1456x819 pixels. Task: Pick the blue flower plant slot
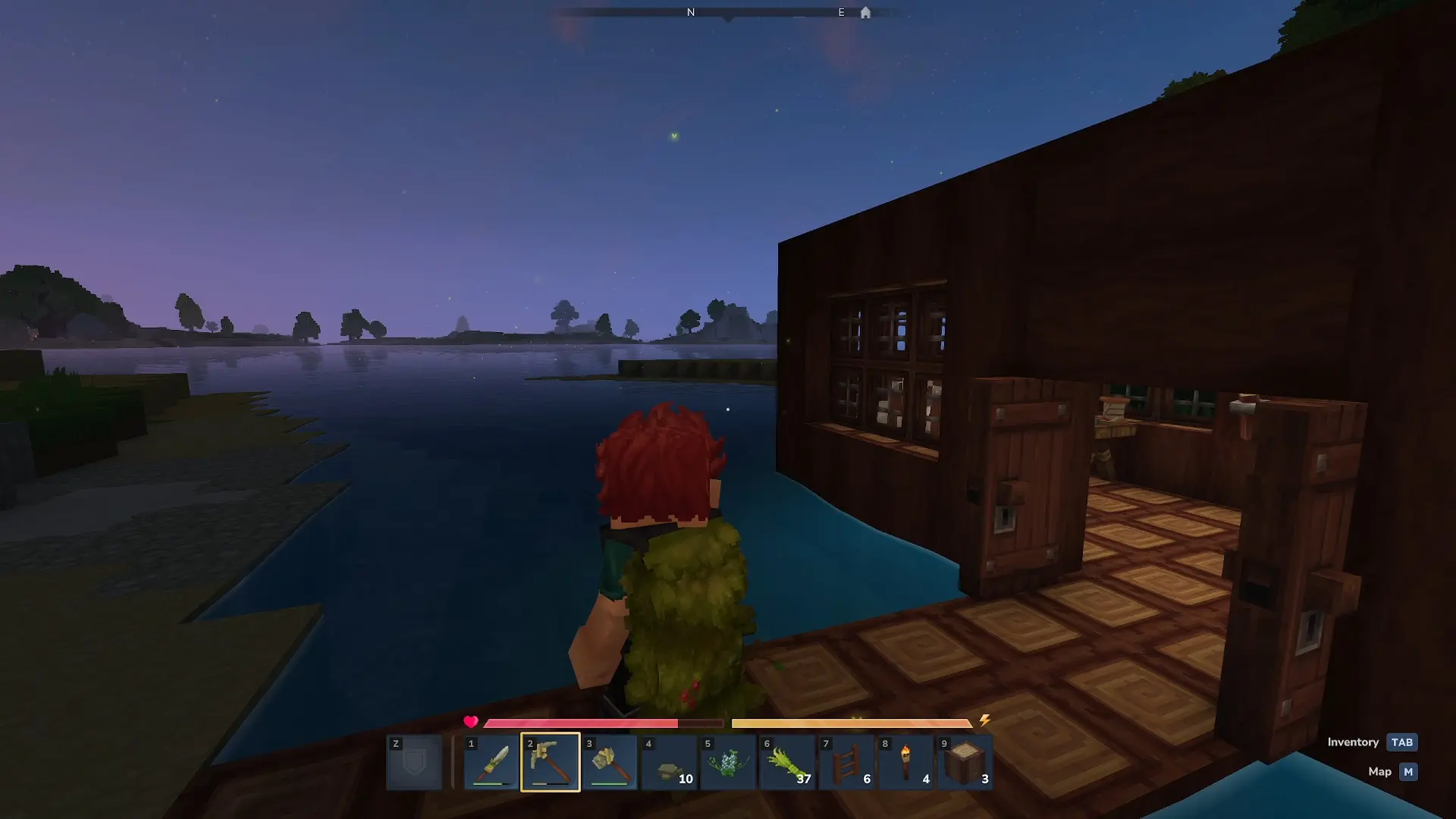[728, 762]
